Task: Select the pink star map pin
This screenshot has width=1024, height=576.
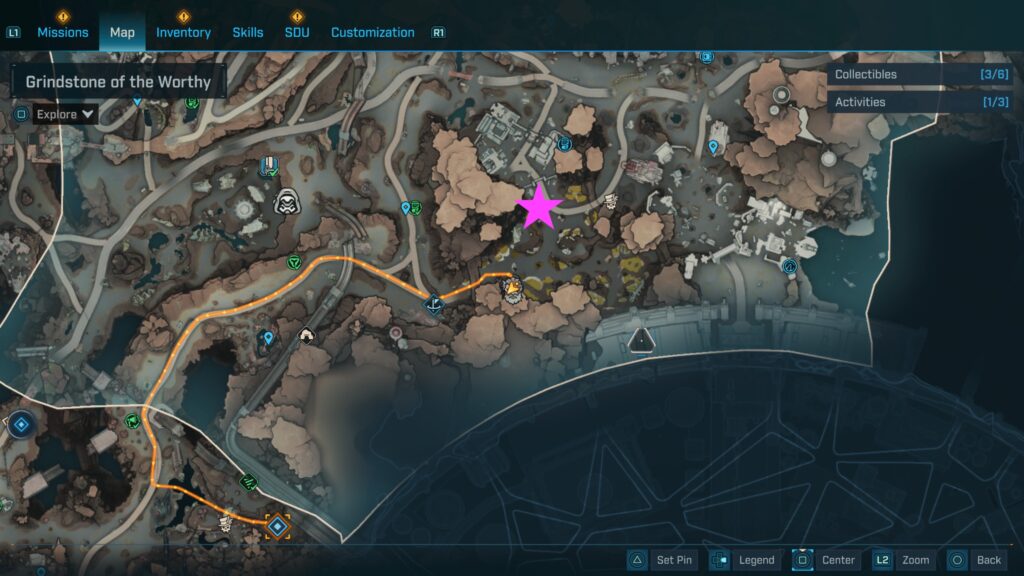Action: click(540, 206)
